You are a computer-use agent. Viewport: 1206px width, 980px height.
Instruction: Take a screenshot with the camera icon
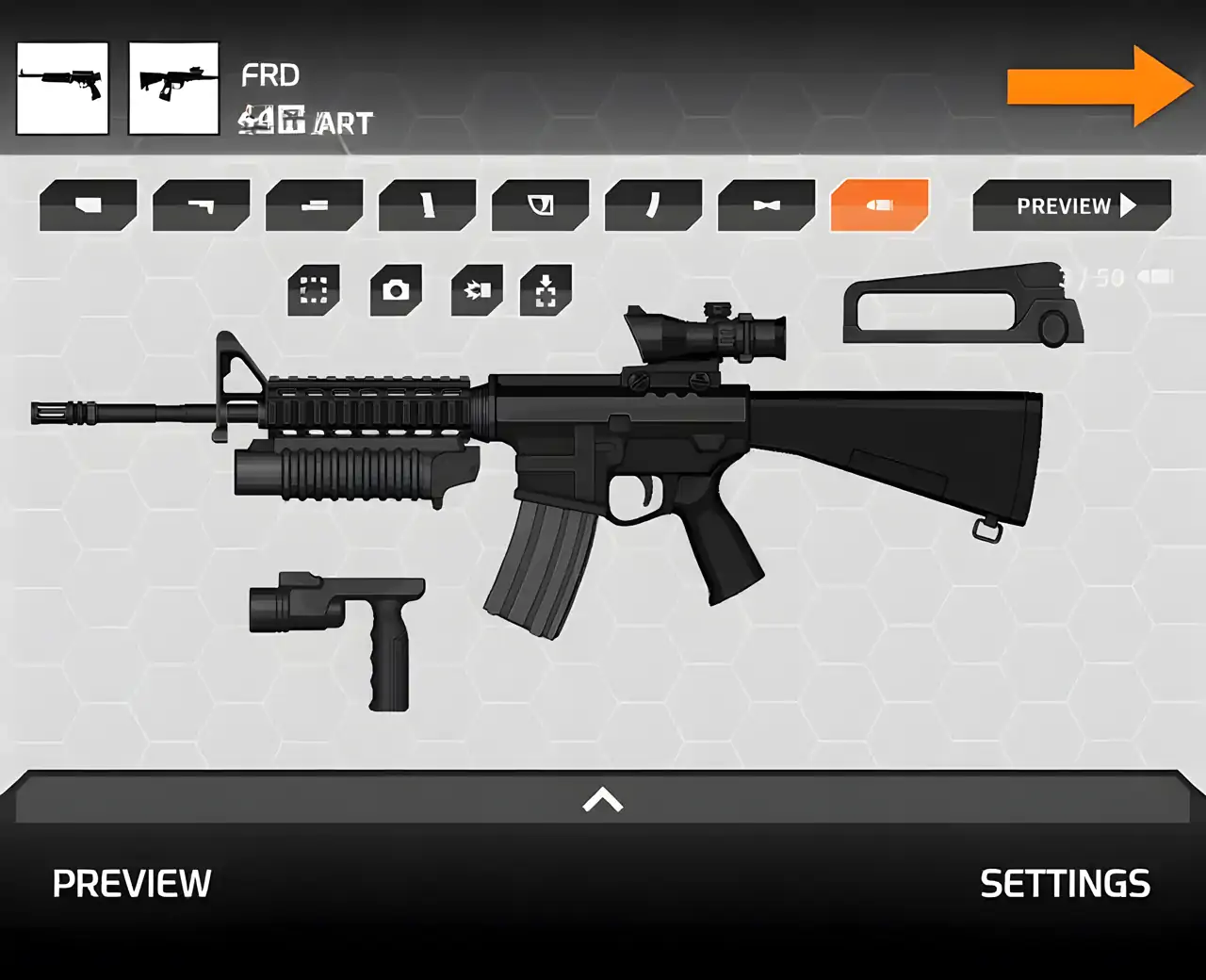tap(396, 289)
